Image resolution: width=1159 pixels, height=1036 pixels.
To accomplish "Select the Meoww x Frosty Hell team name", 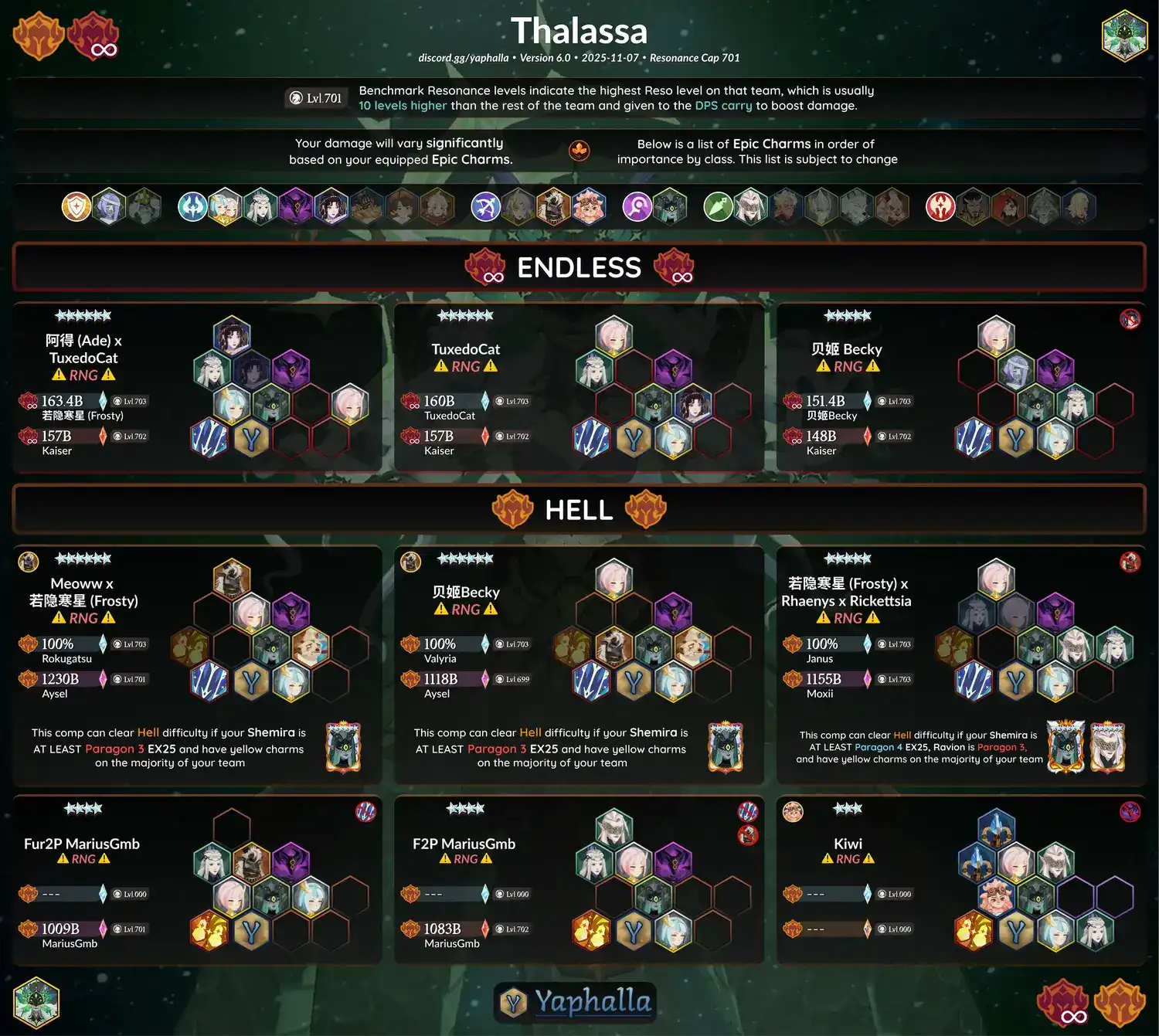I will 83,592.
